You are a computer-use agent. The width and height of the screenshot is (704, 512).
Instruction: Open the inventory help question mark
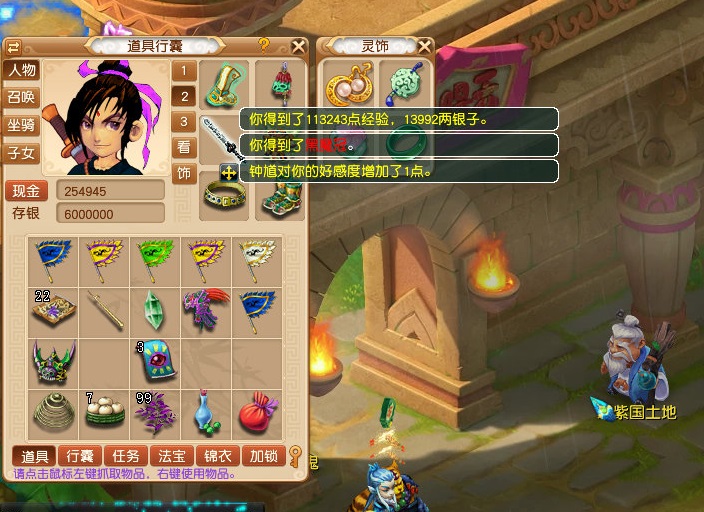click(264, 45)
